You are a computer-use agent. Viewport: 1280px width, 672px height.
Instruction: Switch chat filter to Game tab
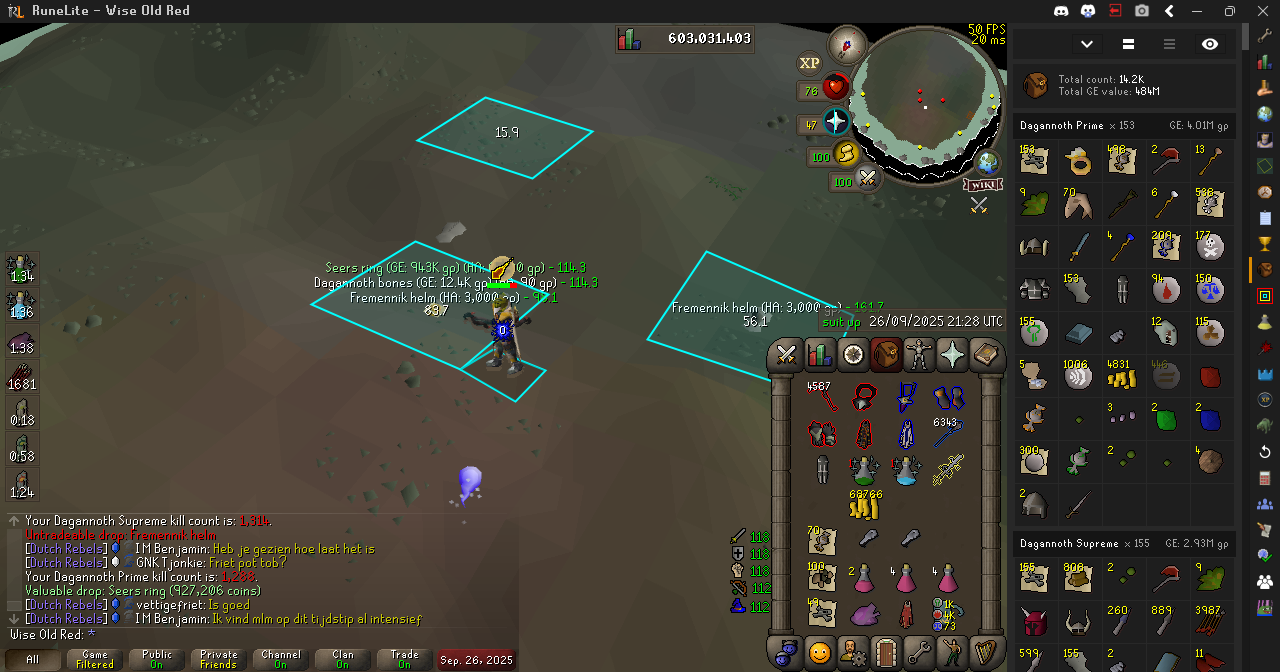point(95,660)
